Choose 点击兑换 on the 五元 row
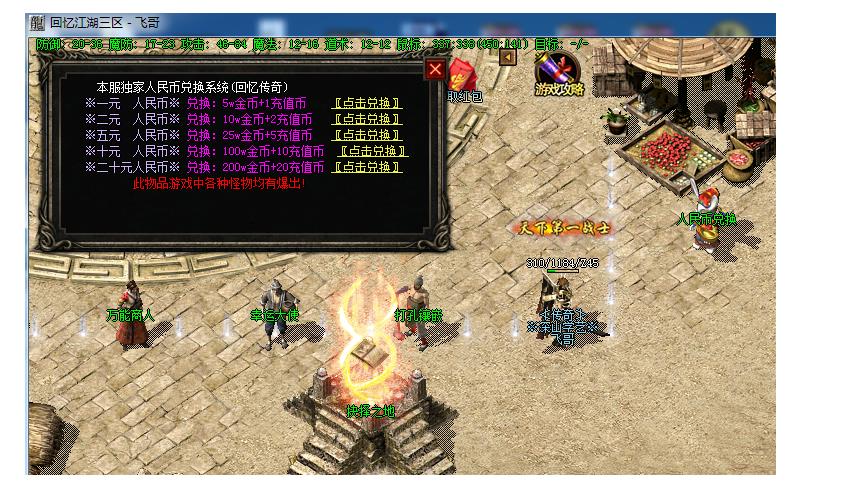This screenshot has width=856, height=490. pos(367,135)
